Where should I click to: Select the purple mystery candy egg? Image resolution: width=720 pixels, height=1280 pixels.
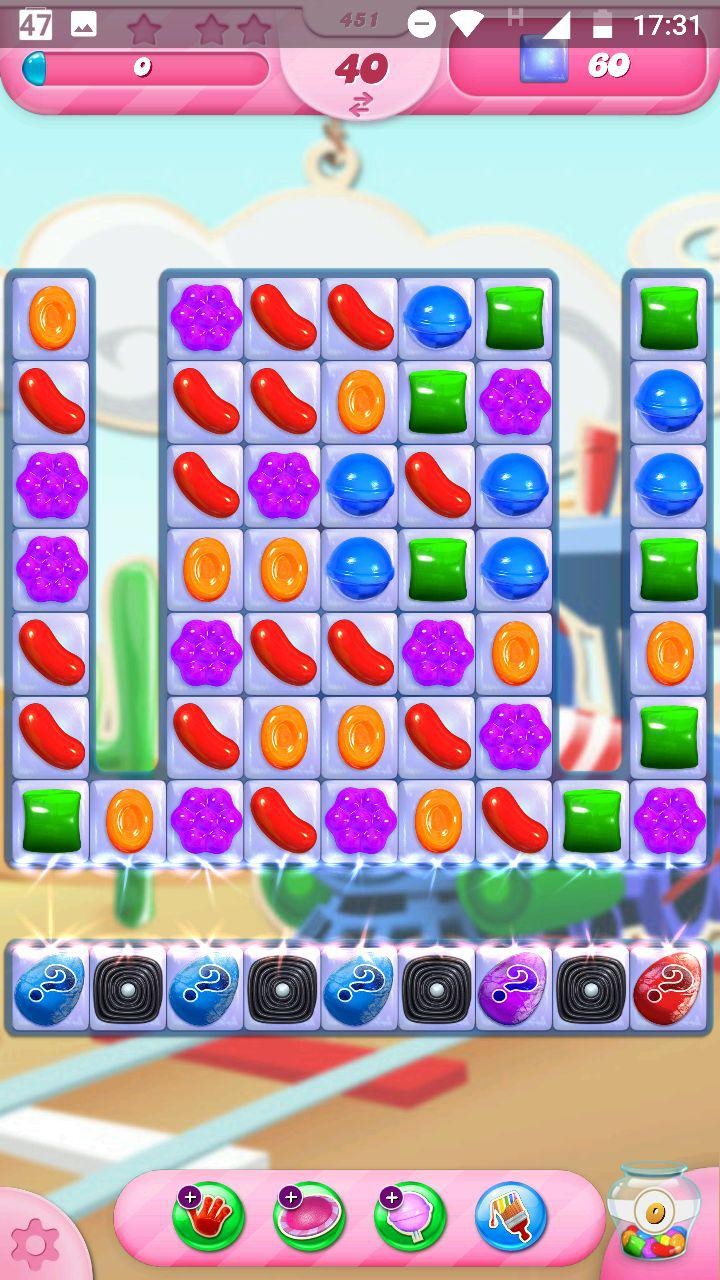514,988
